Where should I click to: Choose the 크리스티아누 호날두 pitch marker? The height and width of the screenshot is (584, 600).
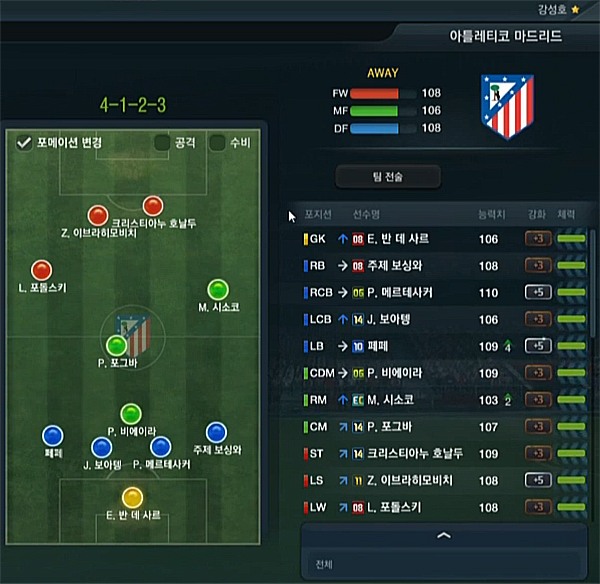152,206
